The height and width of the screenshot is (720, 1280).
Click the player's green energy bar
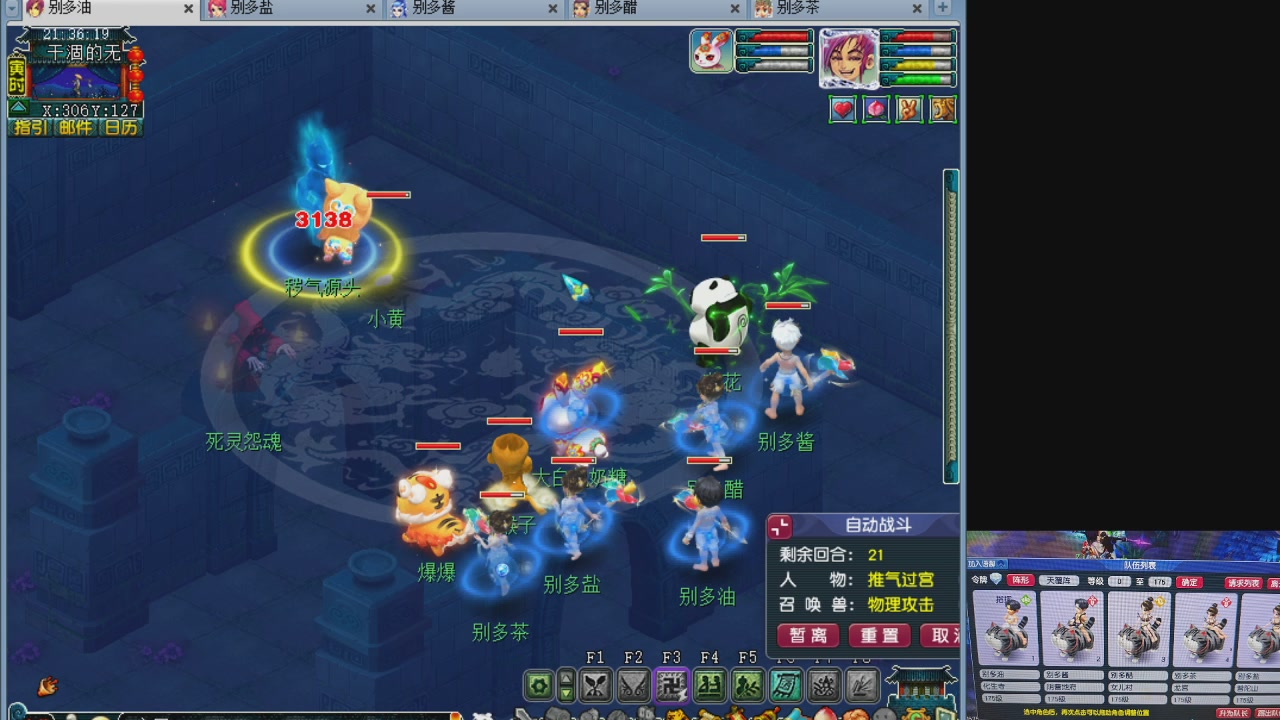[918, 78]
